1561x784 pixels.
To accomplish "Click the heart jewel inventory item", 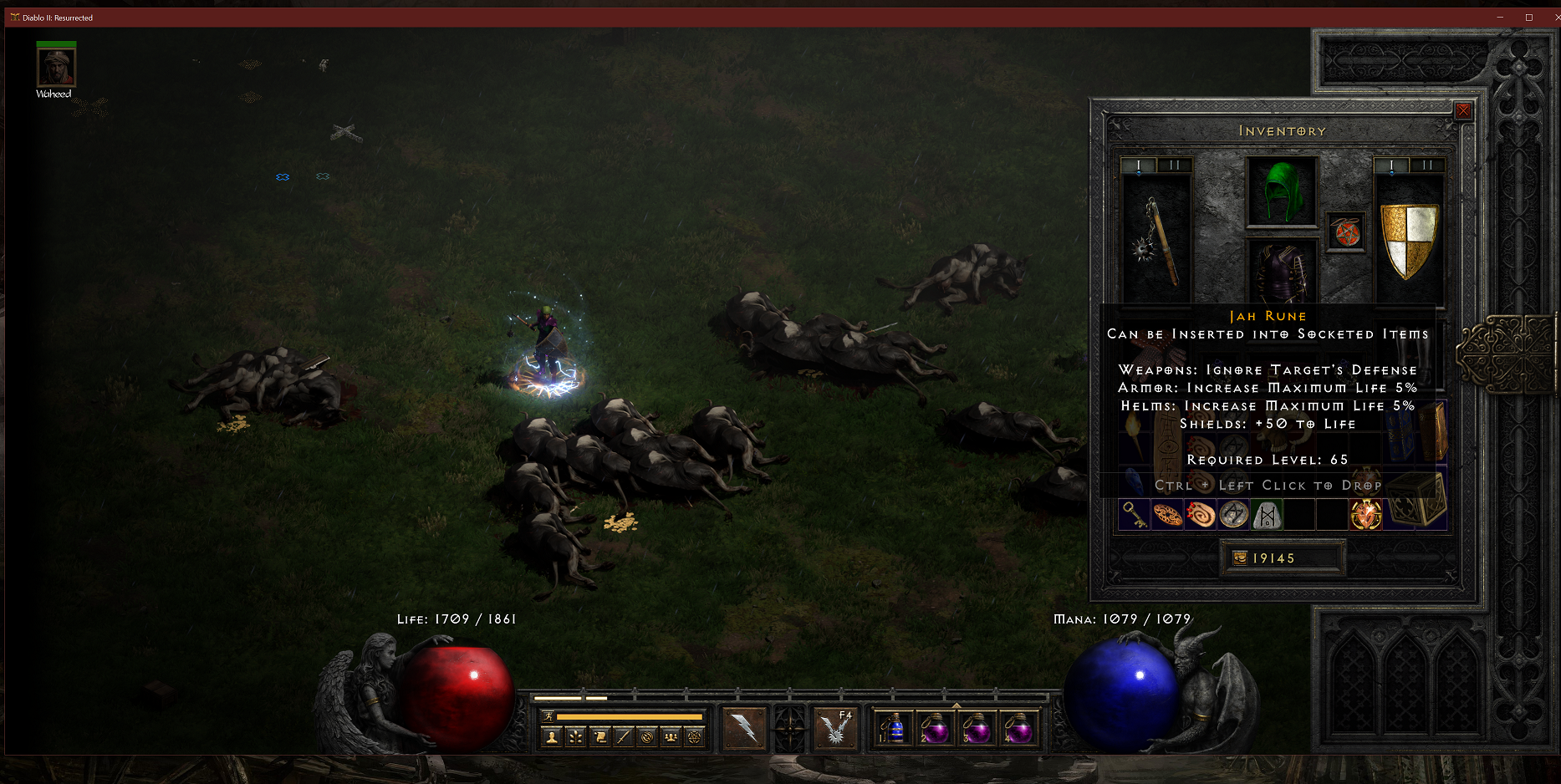I will [1366, 515].
